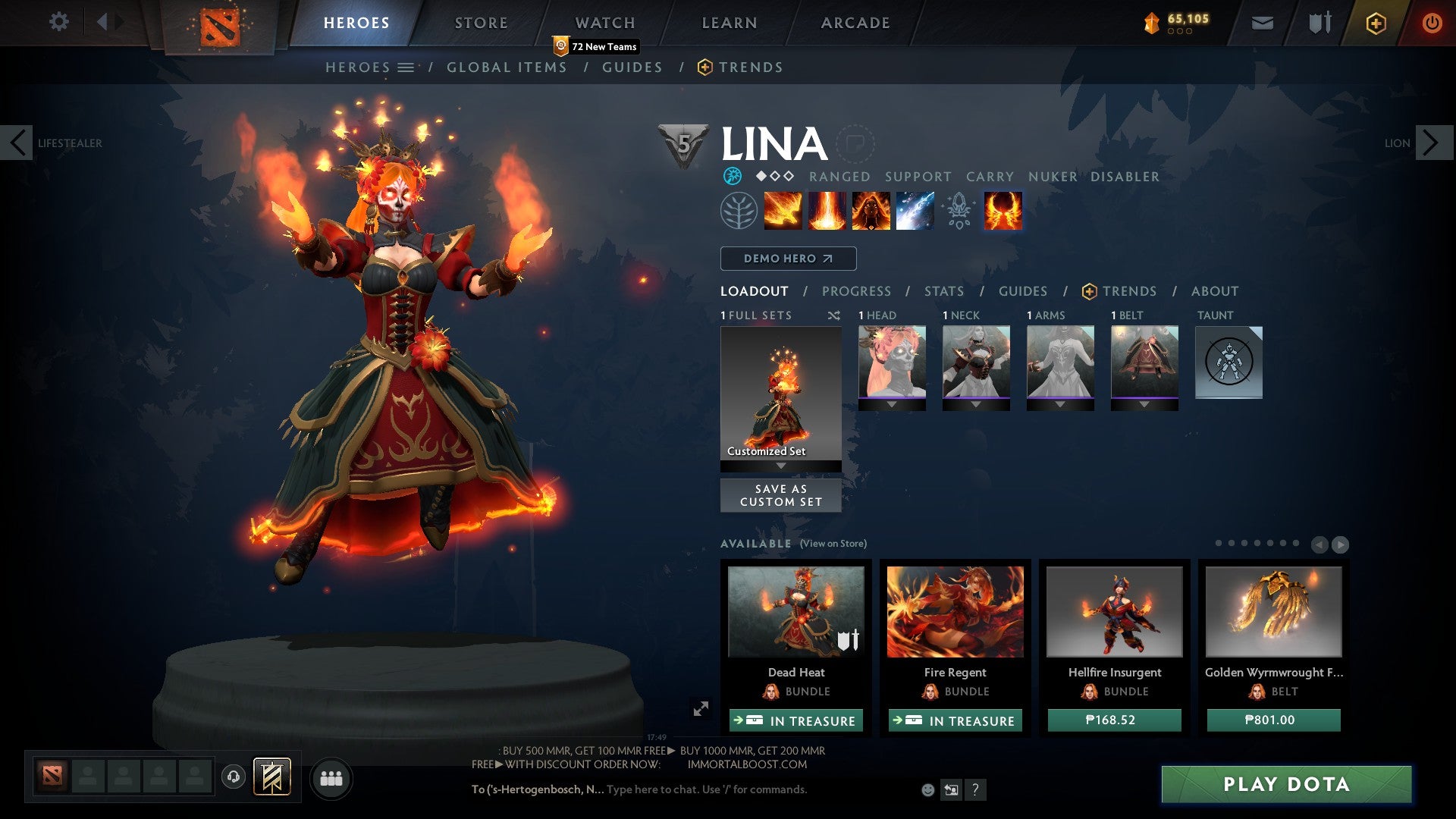
Task: Open the Aghanim's Scepter upgrade icon
Action: 959,211
